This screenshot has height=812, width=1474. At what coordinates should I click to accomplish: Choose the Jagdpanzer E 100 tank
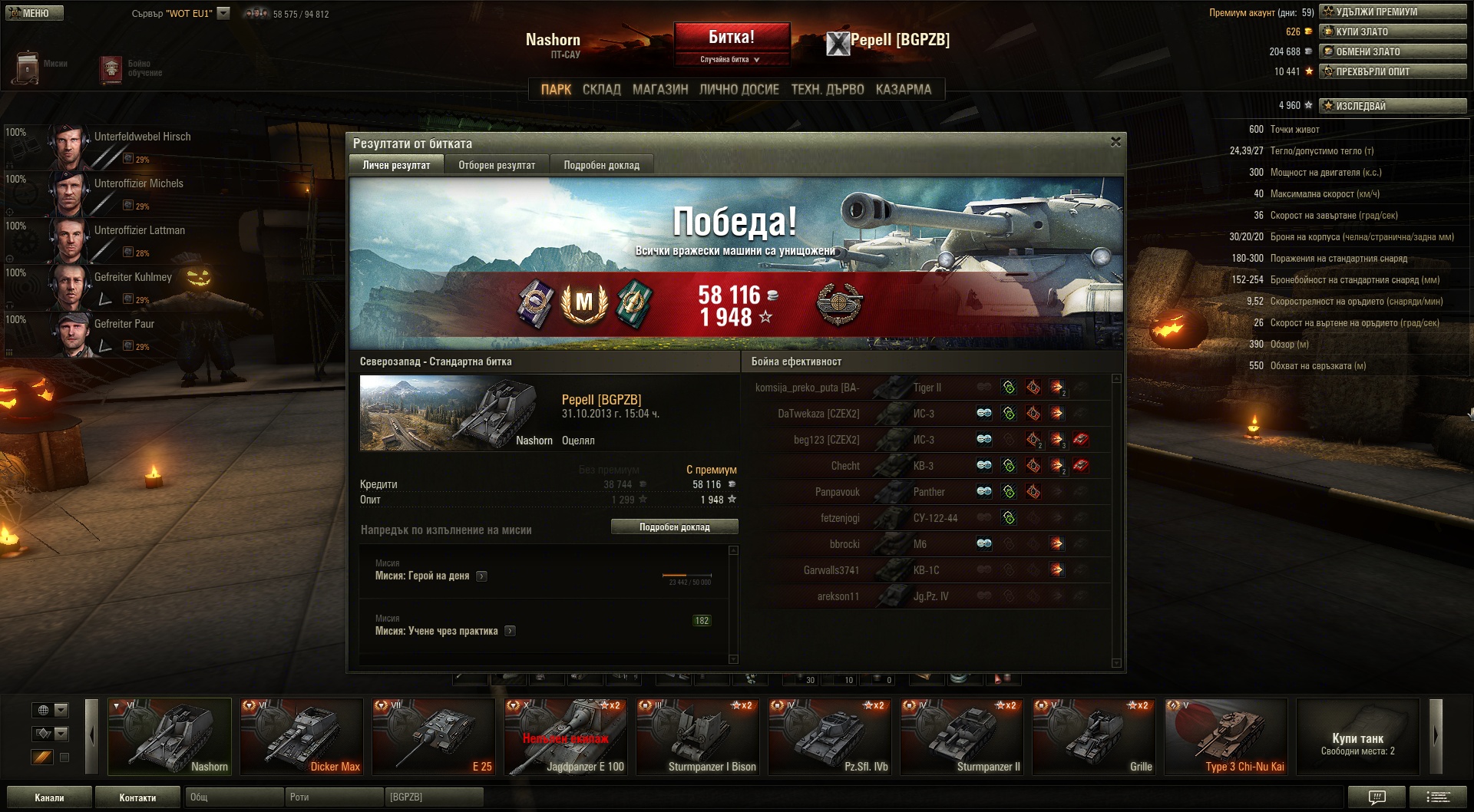tap(566, 737)
